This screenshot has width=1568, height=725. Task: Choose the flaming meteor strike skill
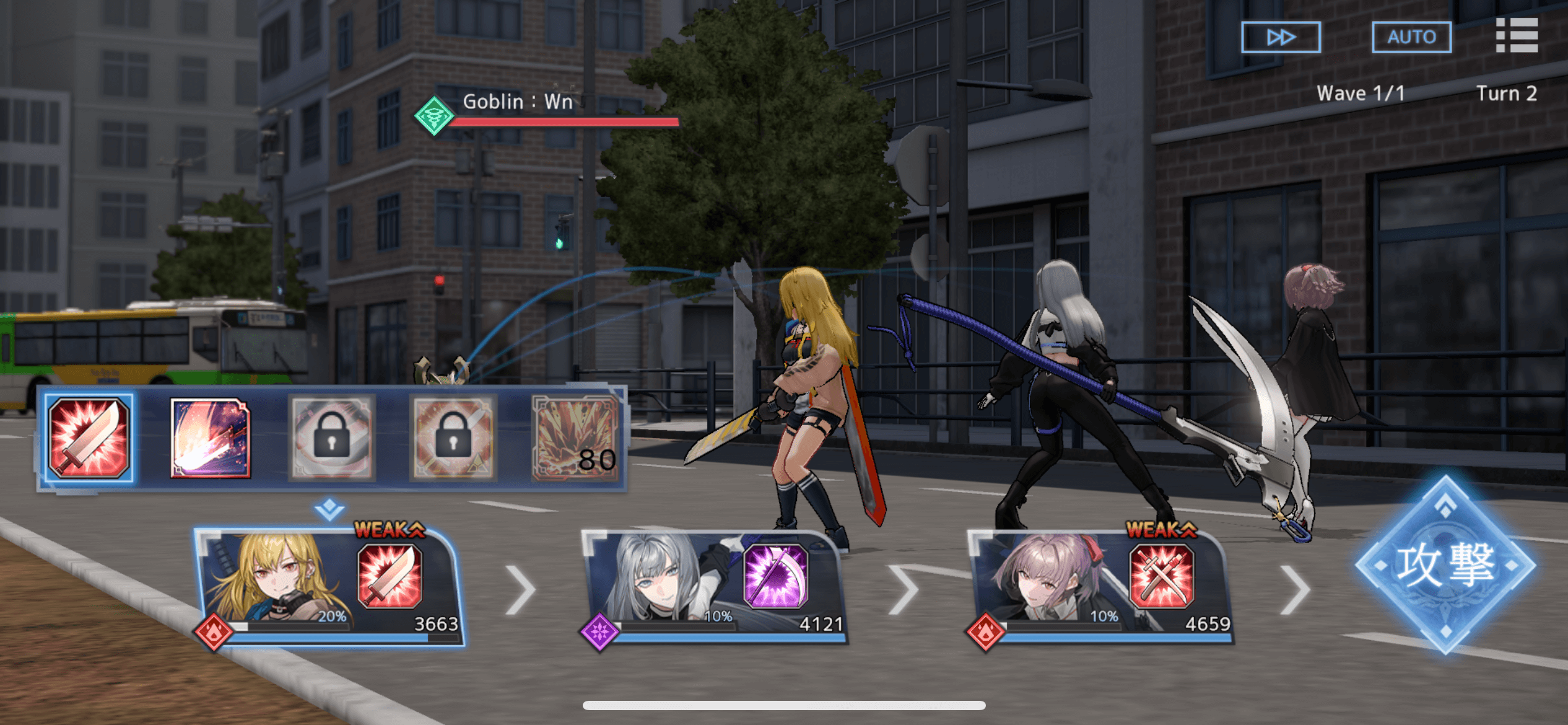[x=211, y=438]
